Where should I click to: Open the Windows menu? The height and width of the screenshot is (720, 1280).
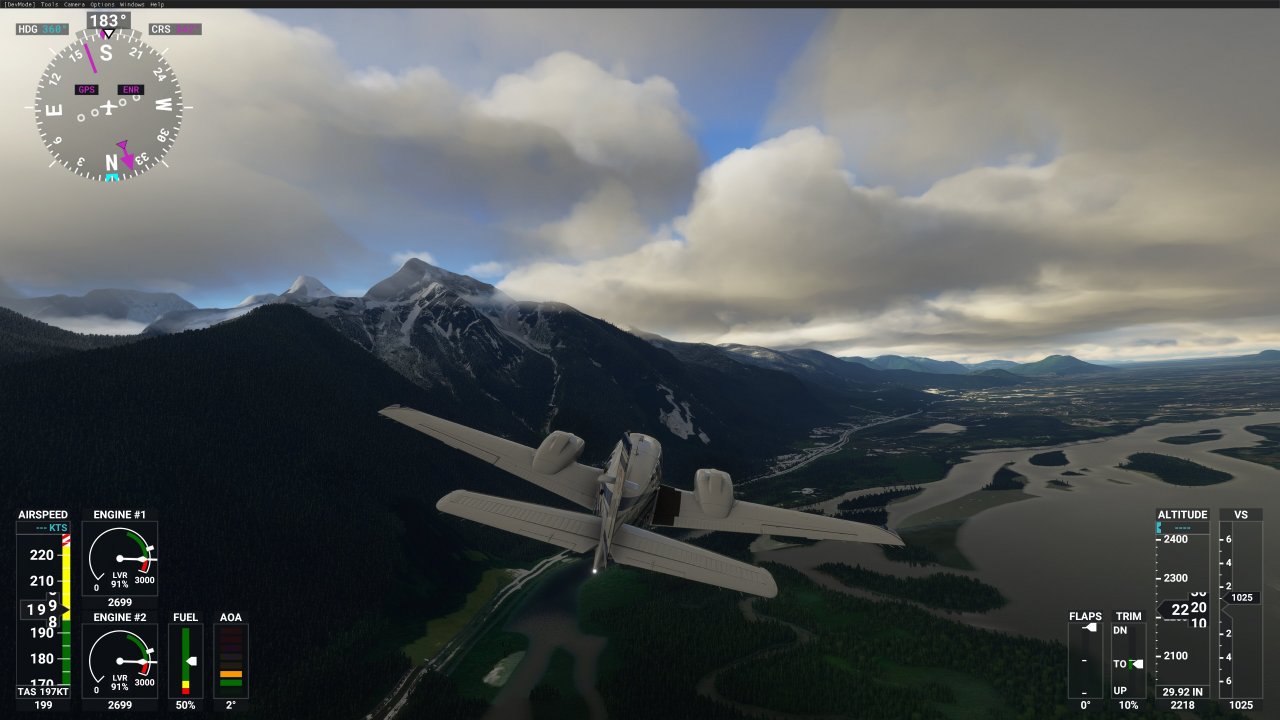[x=132, y=4]
